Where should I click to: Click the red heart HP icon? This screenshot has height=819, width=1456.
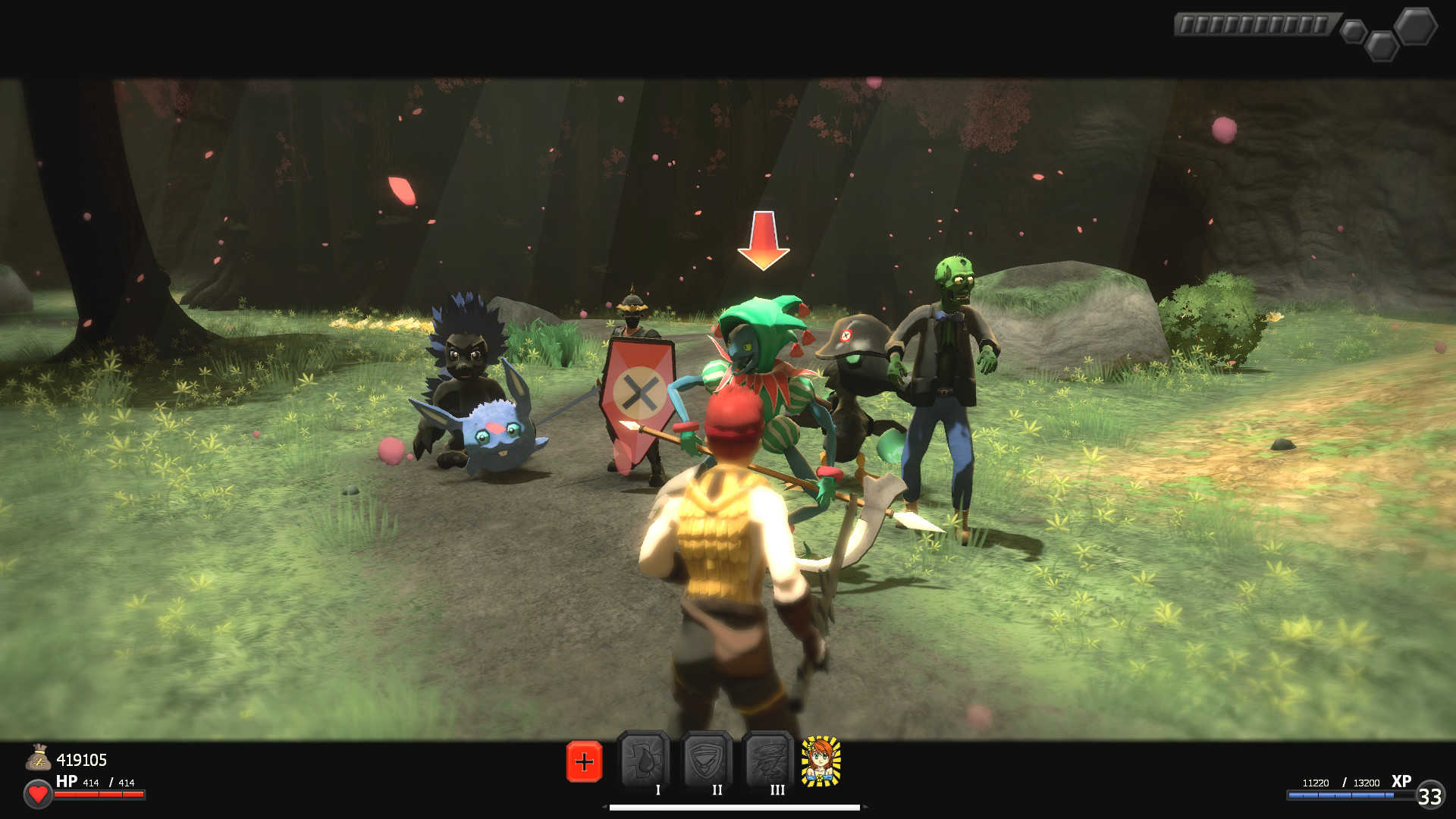36,795
